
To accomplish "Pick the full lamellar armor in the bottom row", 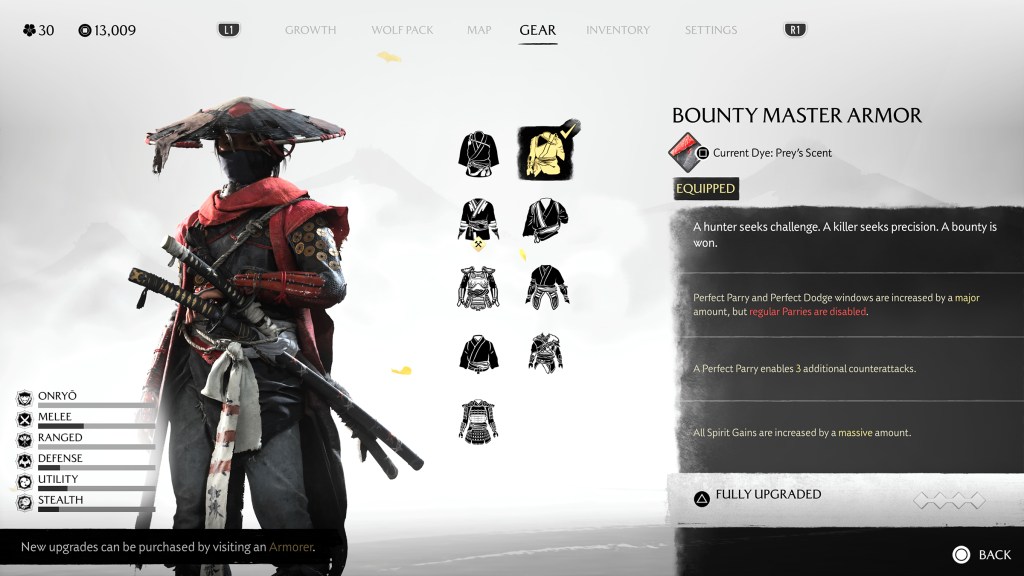I will click(x=478, y=421).
